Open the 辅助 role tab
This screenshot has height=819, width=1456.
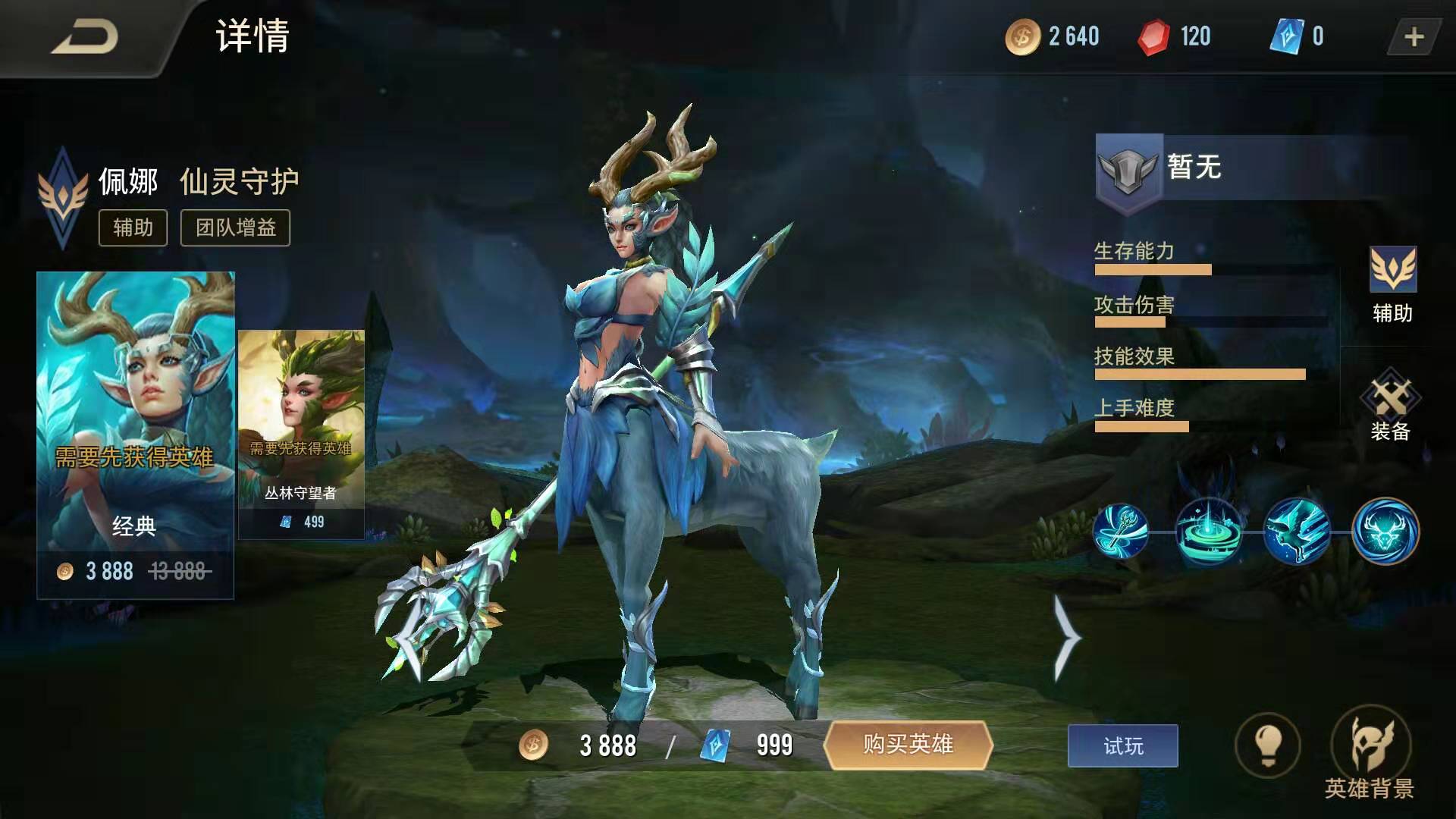1392,285
